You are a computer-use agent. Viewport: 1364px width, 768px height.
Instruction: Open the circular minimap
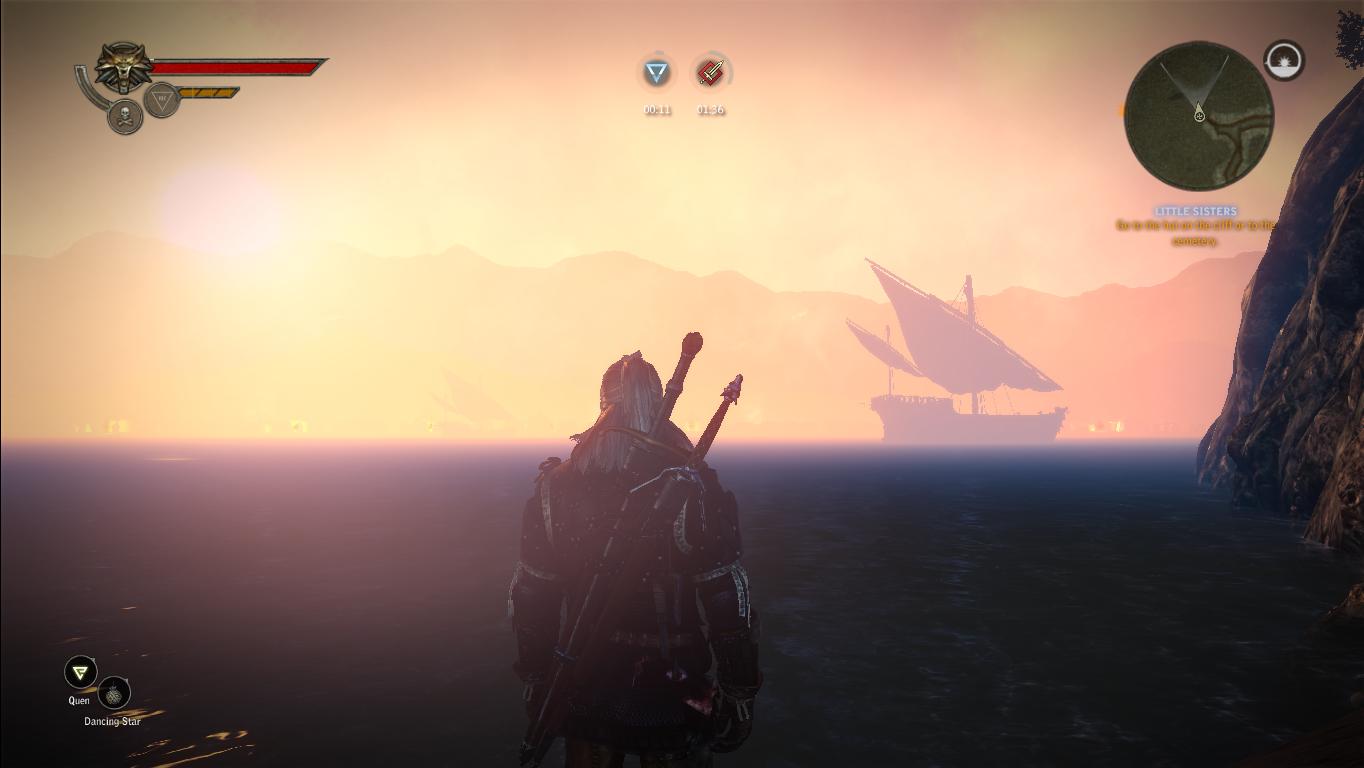pos(1198,115)
